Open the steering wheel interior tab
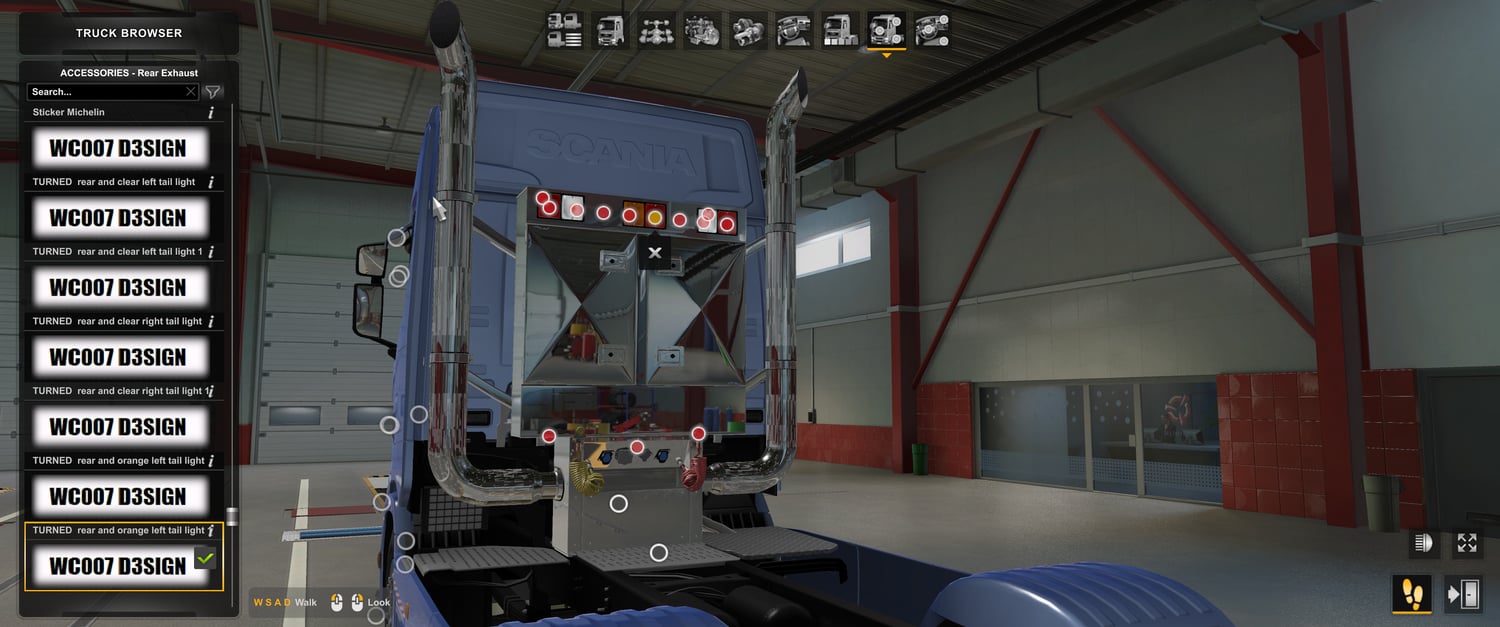Screen dimensions: 1500x627 794,31
